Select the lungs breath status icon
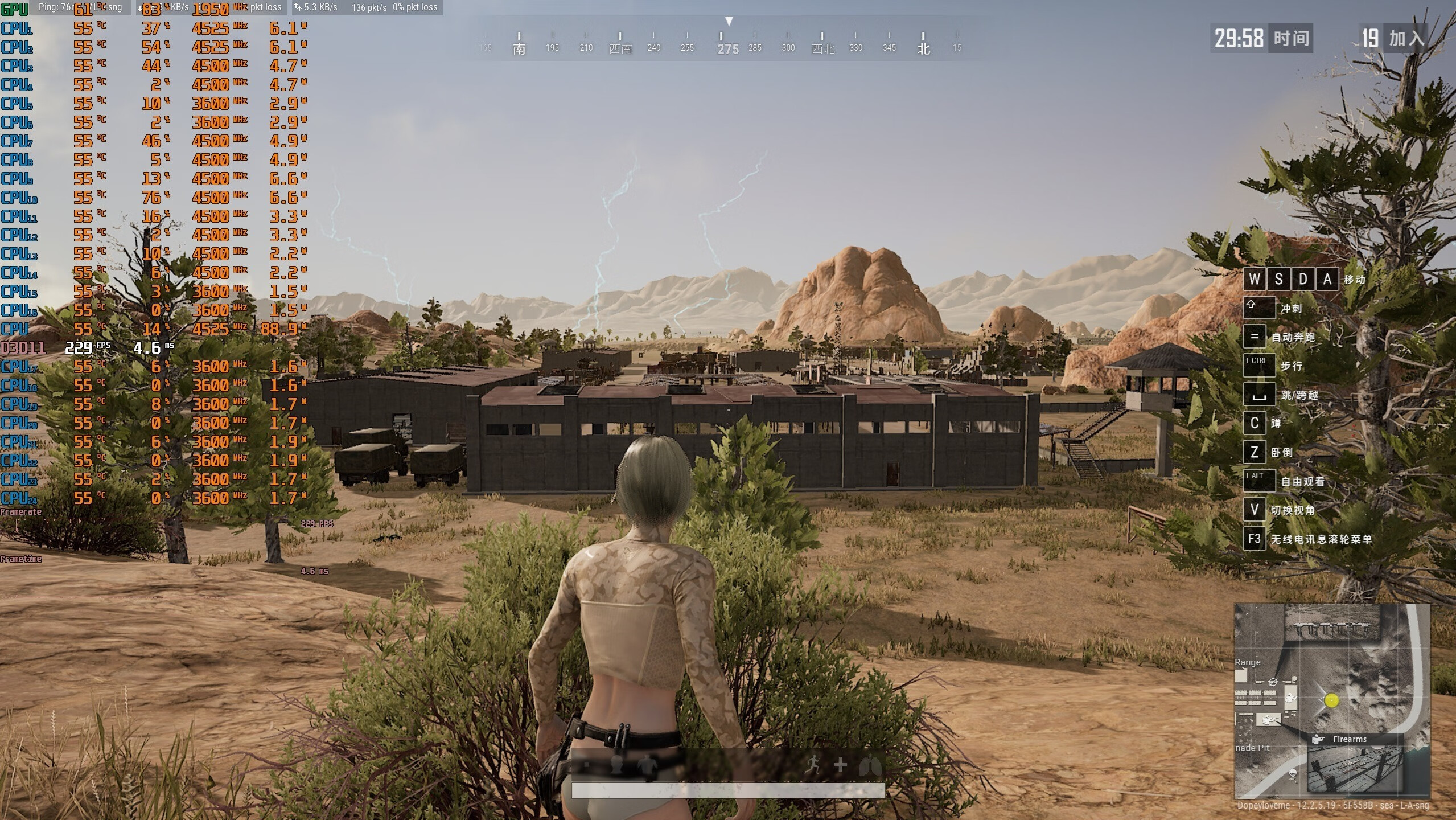This screenshot has height=820, width=1456. click(x=869, y=765)
